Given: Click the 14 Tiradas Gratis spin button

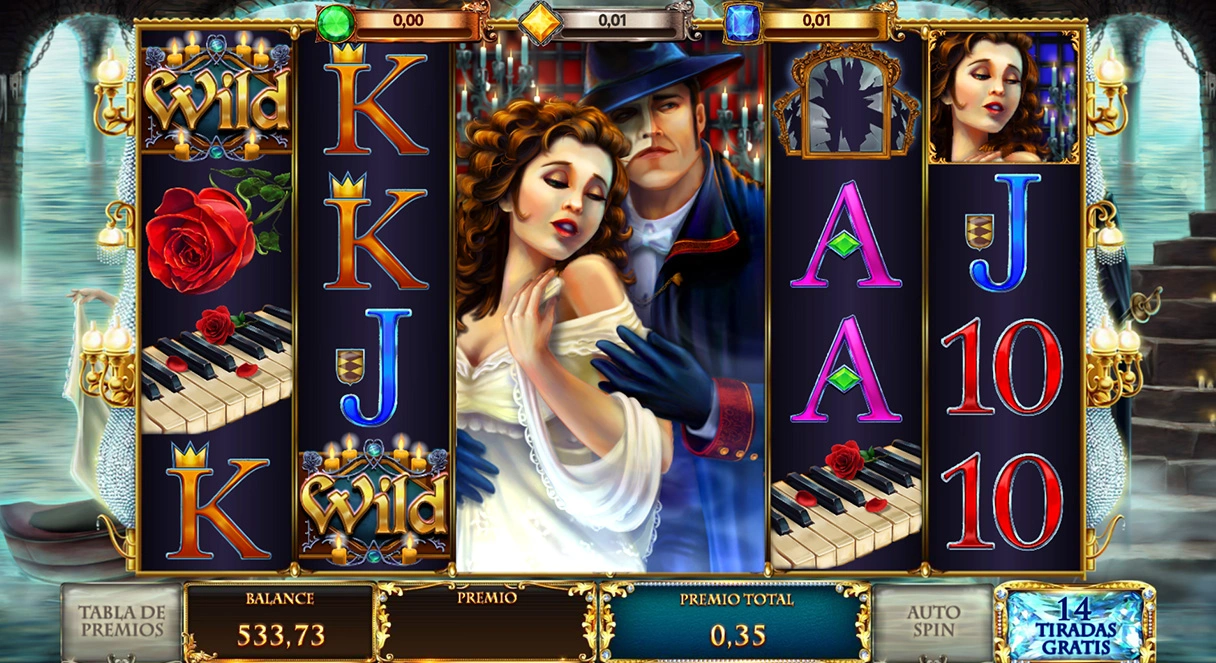Looking at the screenshot, I should (x=1074, y=622).
